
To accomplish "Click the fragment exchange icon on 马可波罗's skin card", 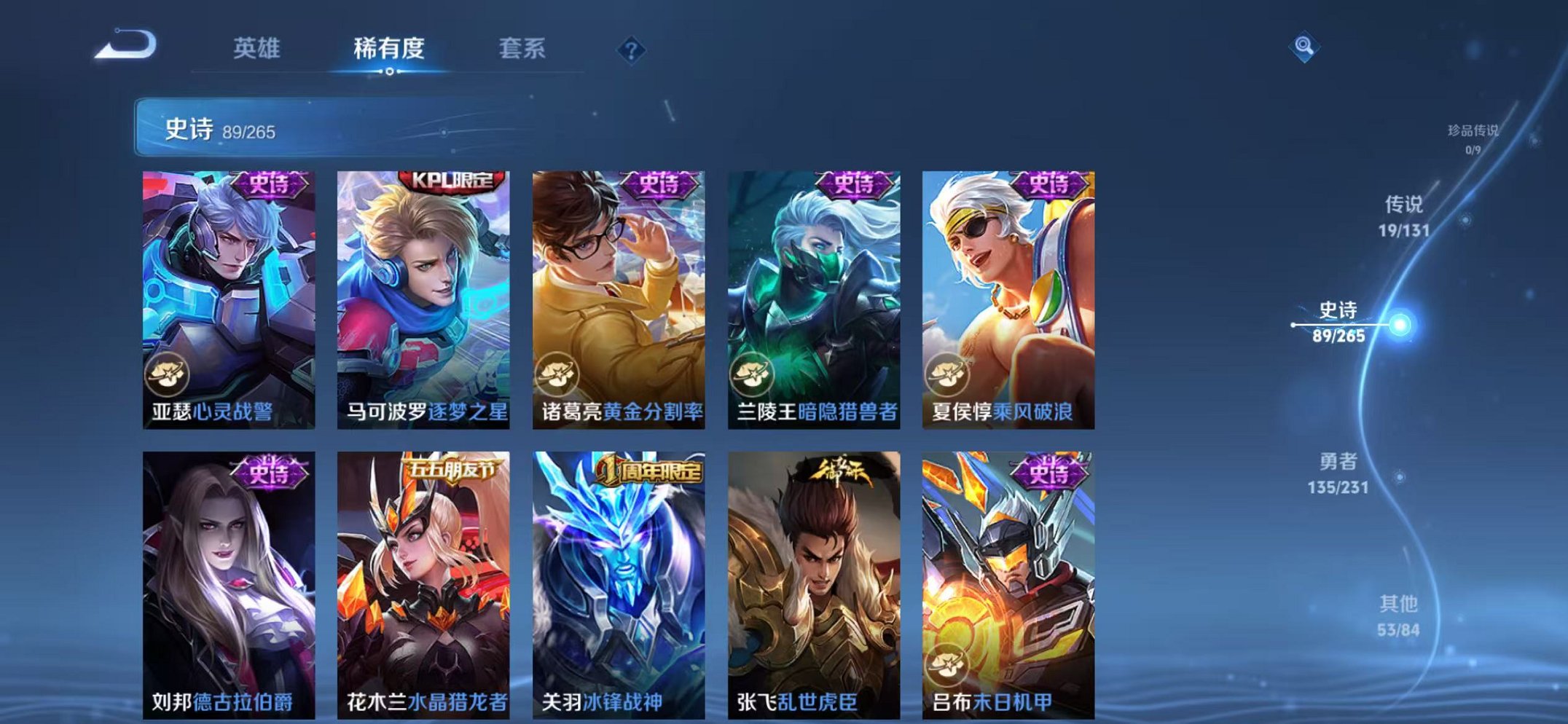I will [362, 375].
